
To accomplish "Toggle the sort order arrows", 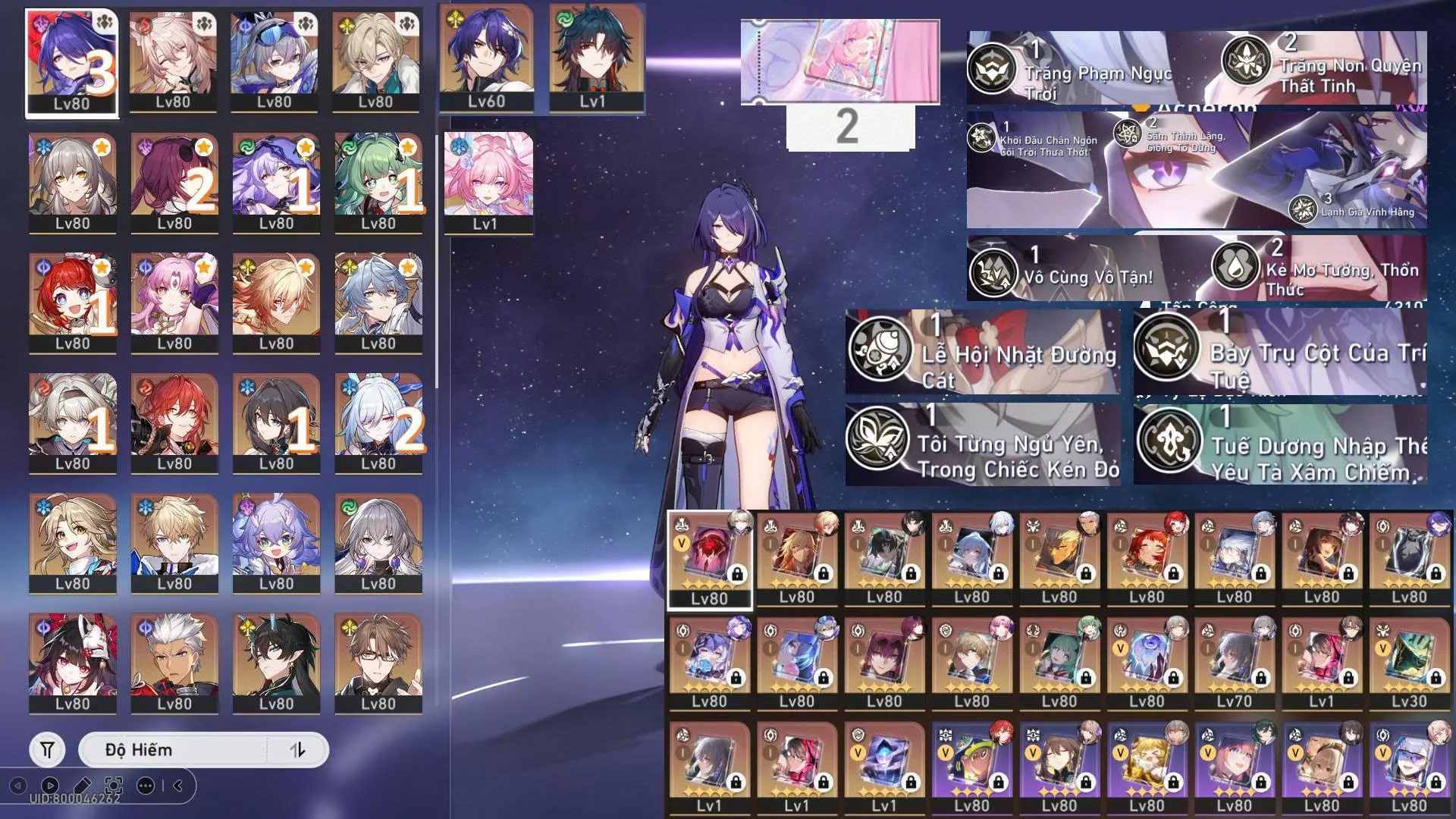I will coord(297,750).
